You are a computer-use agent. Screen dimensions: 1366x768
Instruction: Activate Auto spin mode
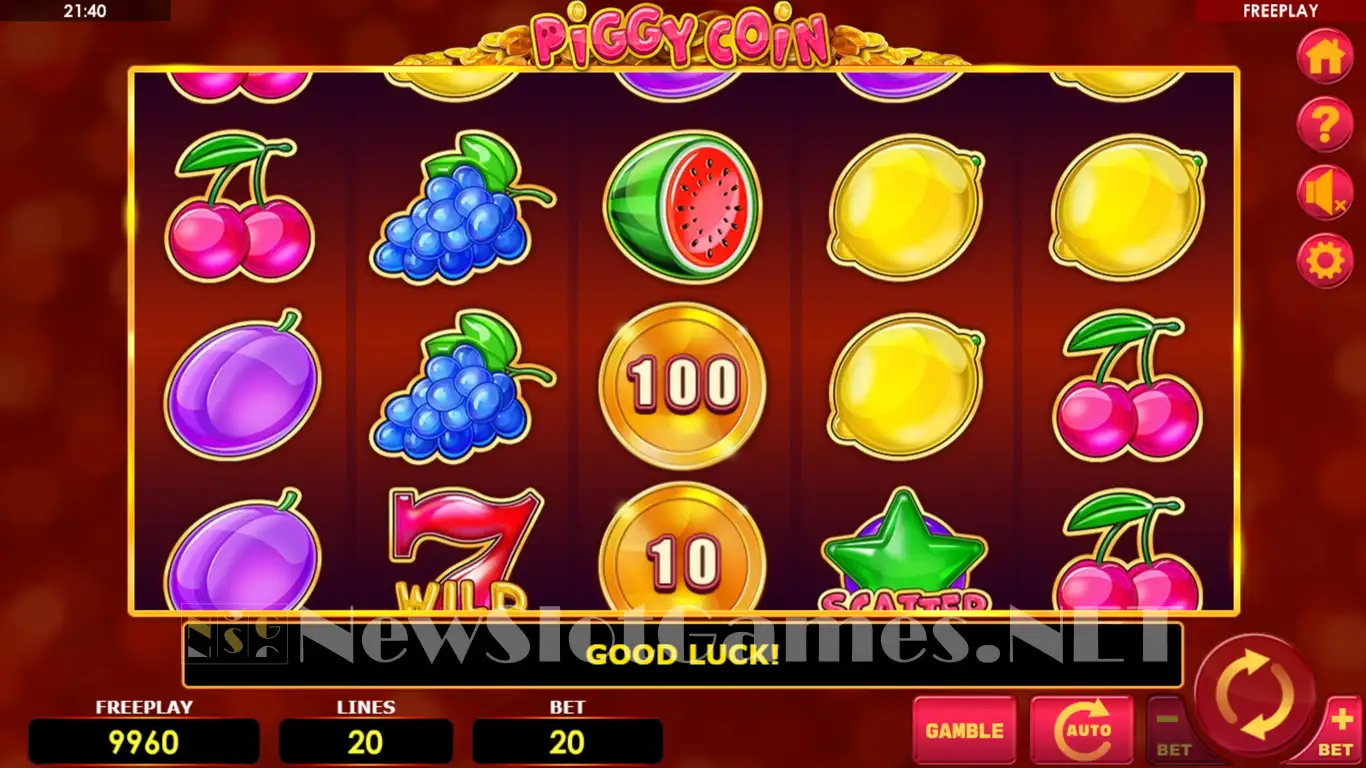(1081, 731)
